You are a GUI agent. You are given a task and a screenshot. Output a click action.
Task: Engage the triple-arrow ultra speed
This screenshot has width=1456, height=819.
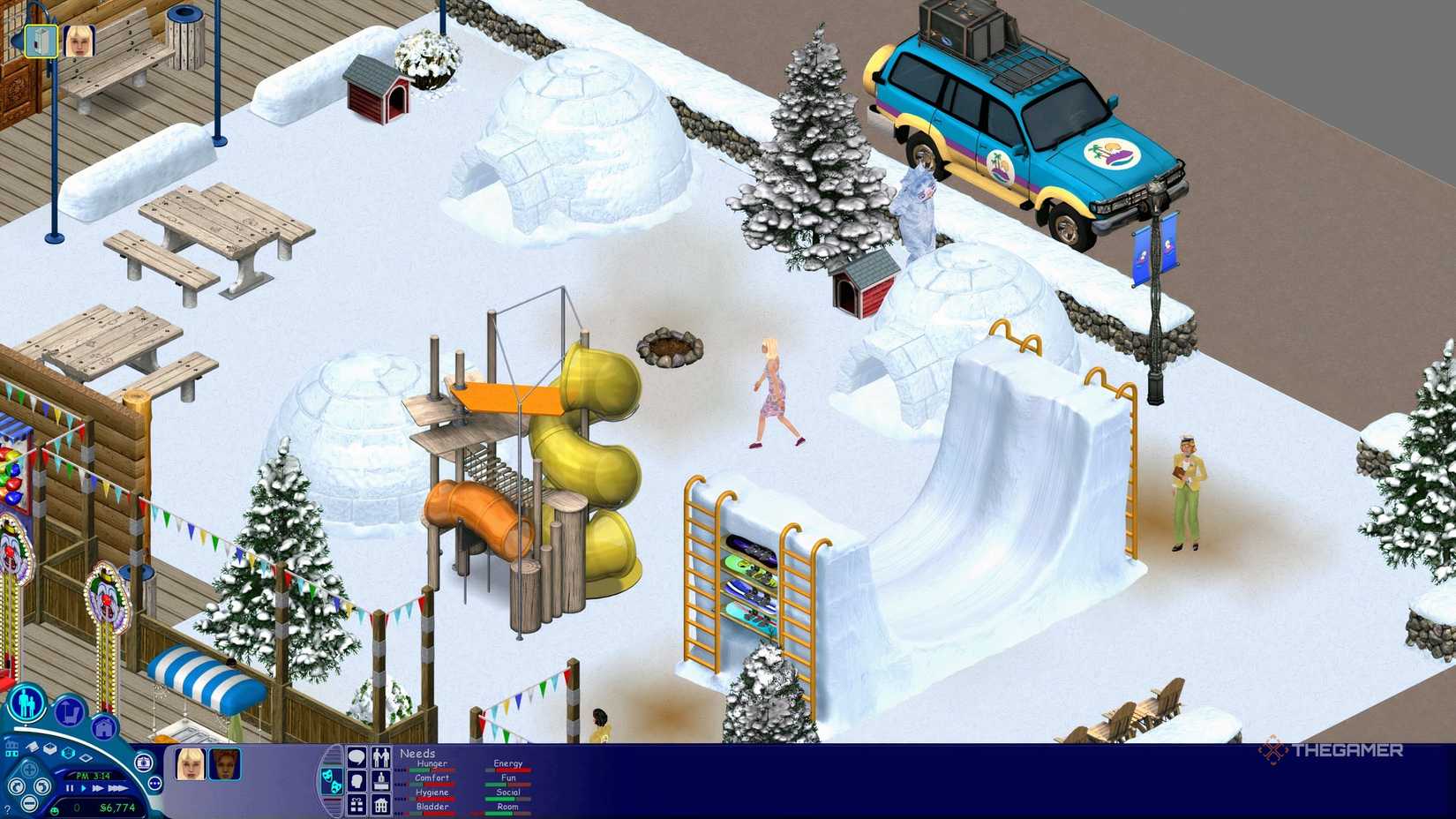point(117,788)
